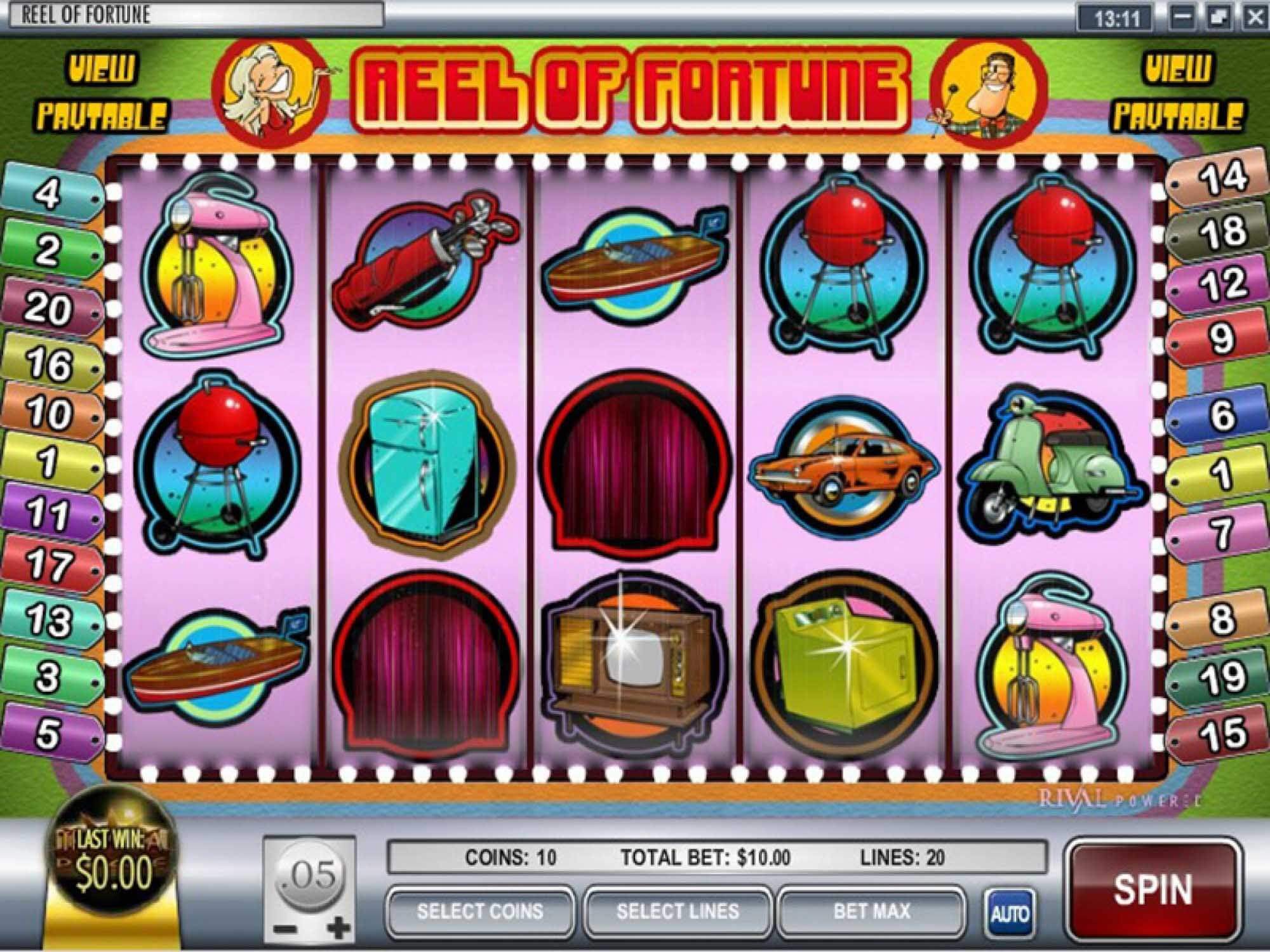
Task: Enable the AUTO spin toggle
Action: coord(1012,911)
